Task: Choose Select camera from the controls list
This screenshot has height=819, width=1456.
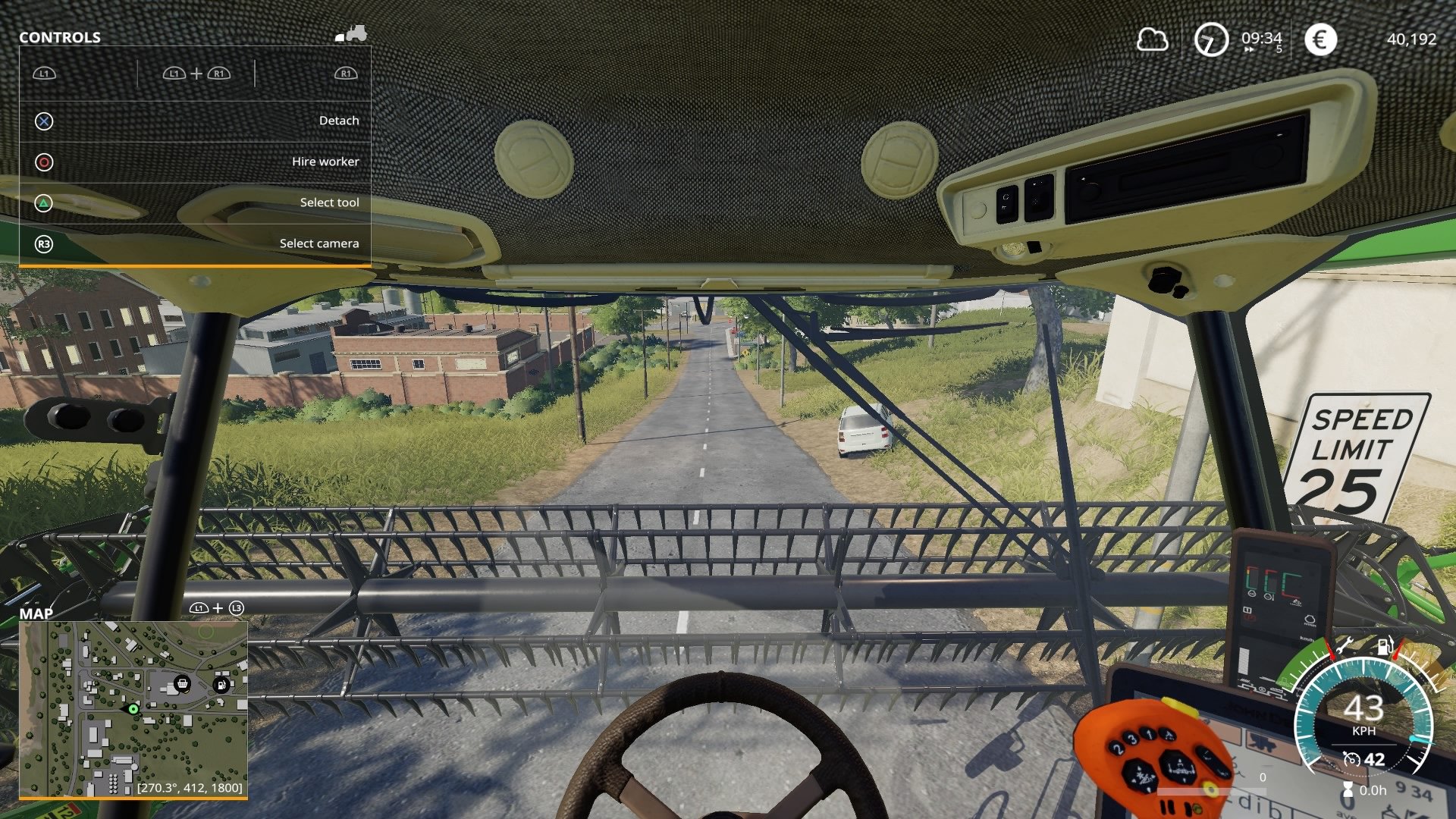Action: click(x=319, y=243)
